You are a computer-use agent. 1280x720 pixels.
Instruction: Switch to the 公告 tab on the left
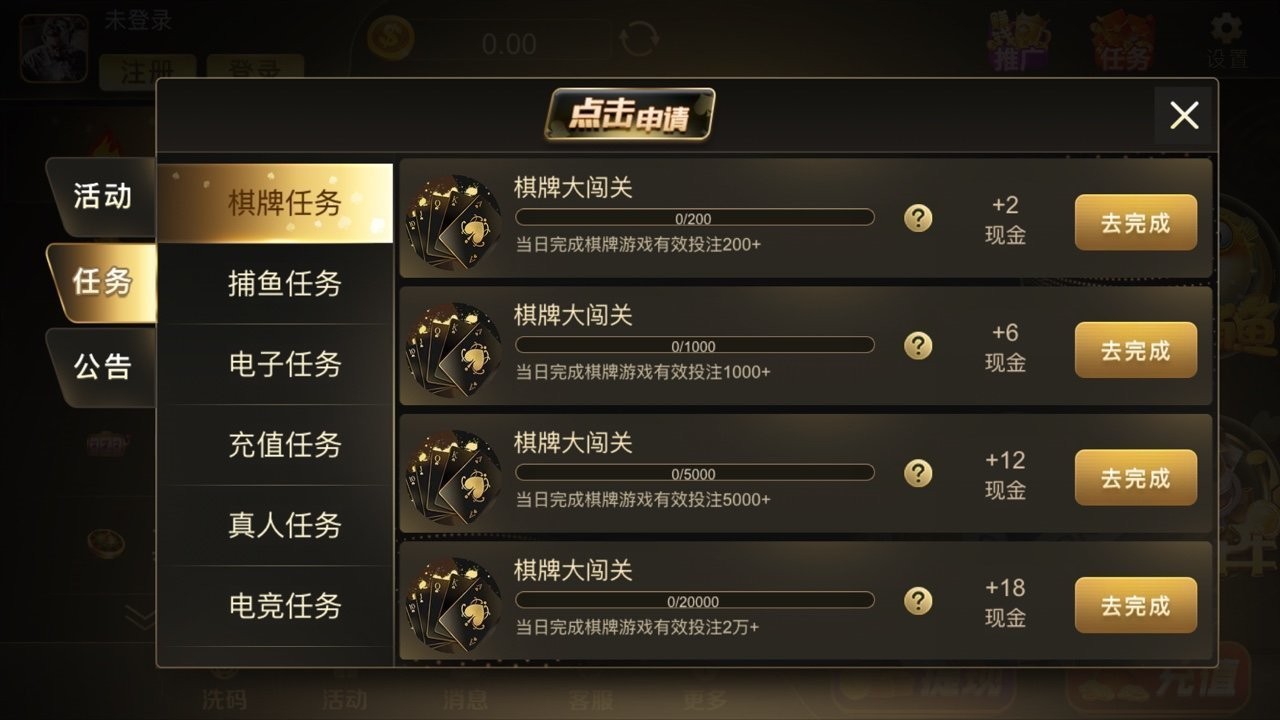pos(102,368)
